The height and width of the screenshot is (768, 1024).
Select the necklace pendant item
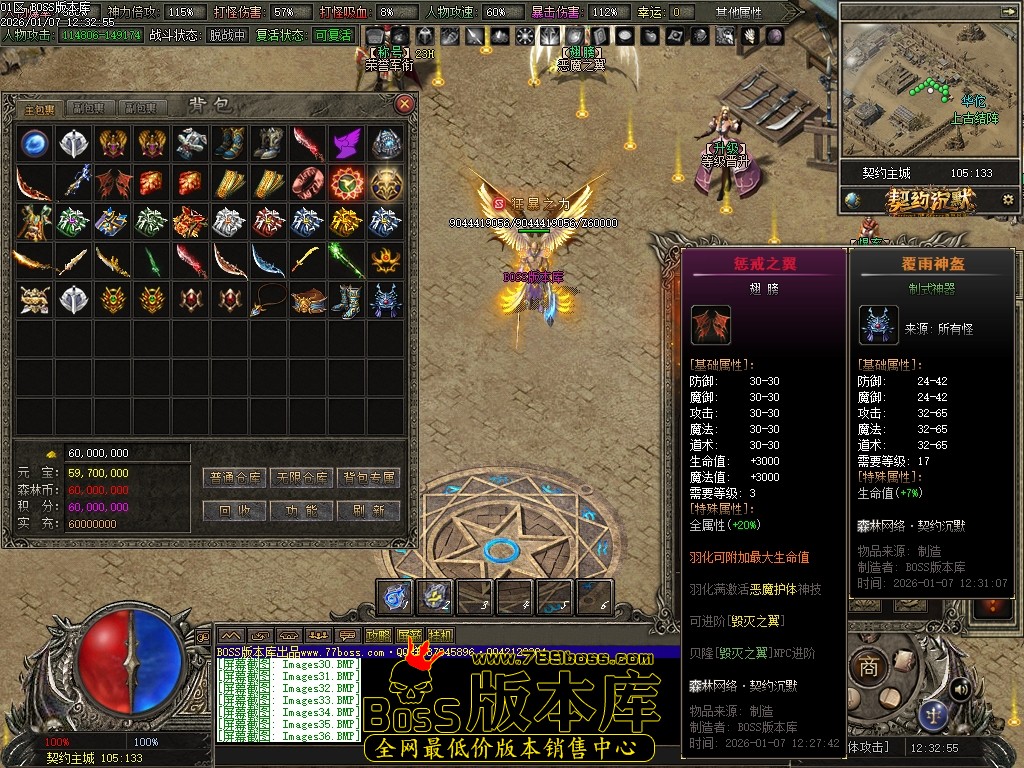(x=268, y=299)
